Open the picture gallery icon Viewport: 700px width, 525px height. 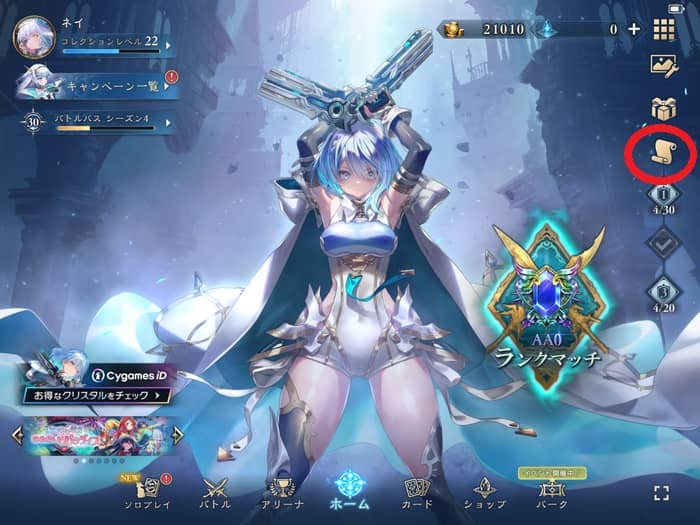664,66
